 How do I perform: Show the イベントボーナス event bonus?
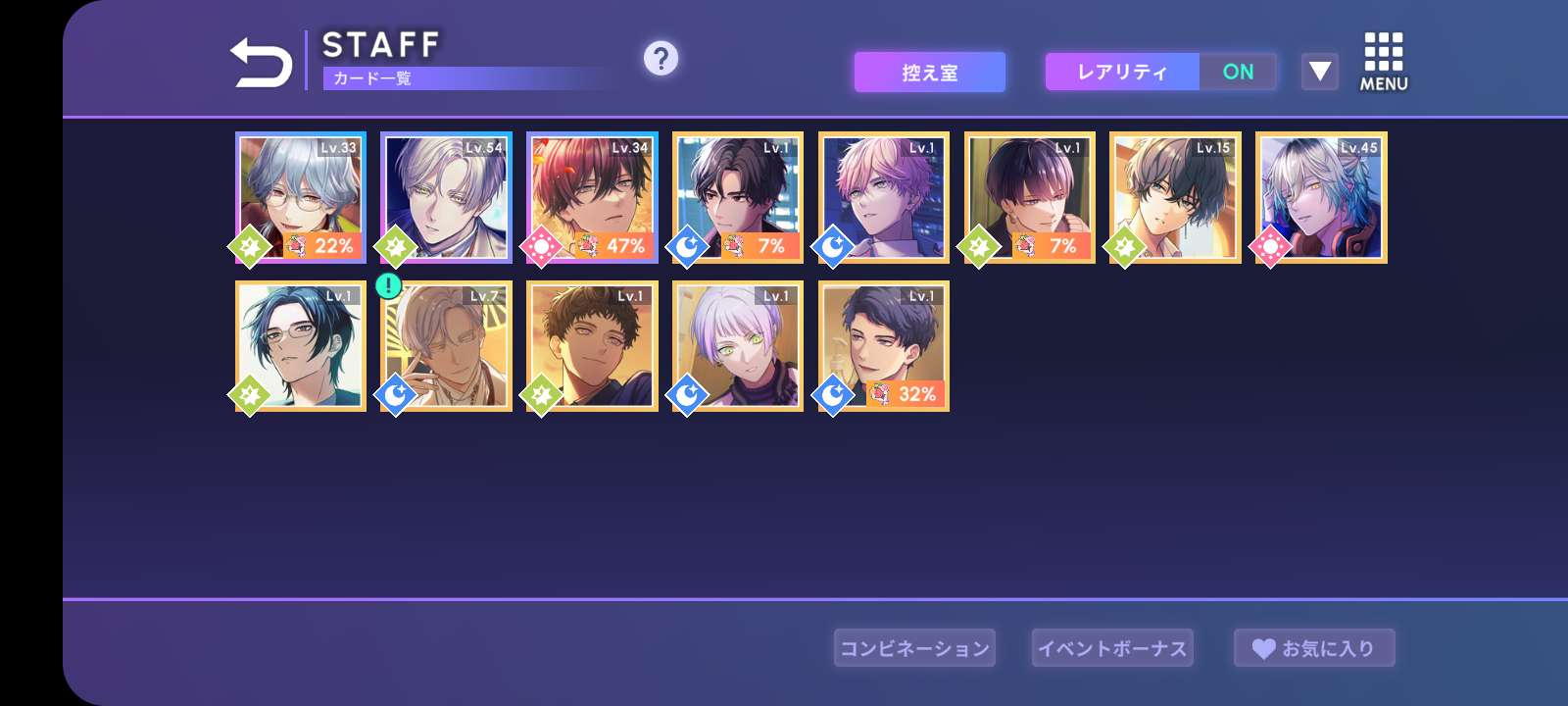(1112, 648)
